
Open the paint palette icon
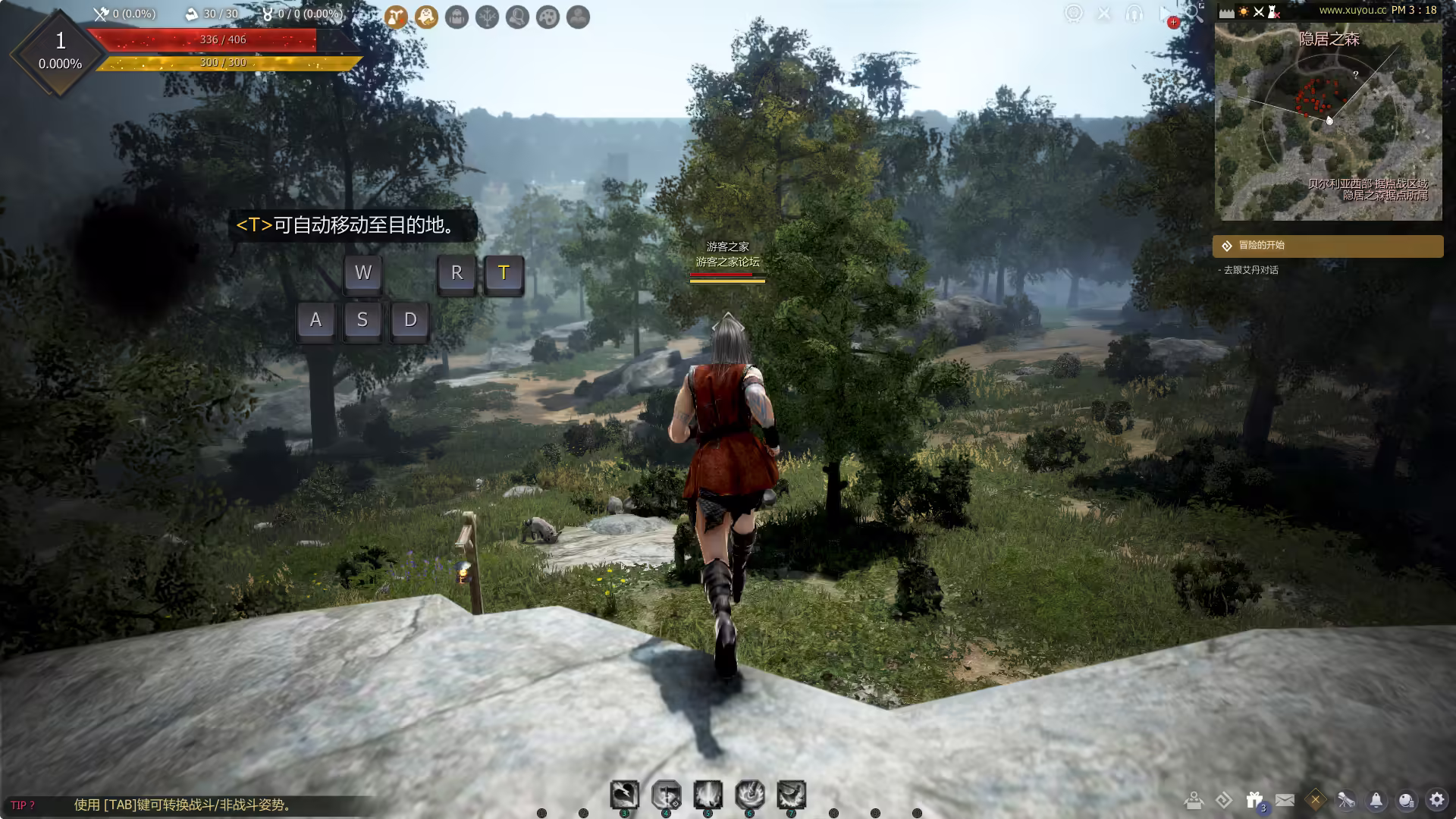tap(548, 17)
